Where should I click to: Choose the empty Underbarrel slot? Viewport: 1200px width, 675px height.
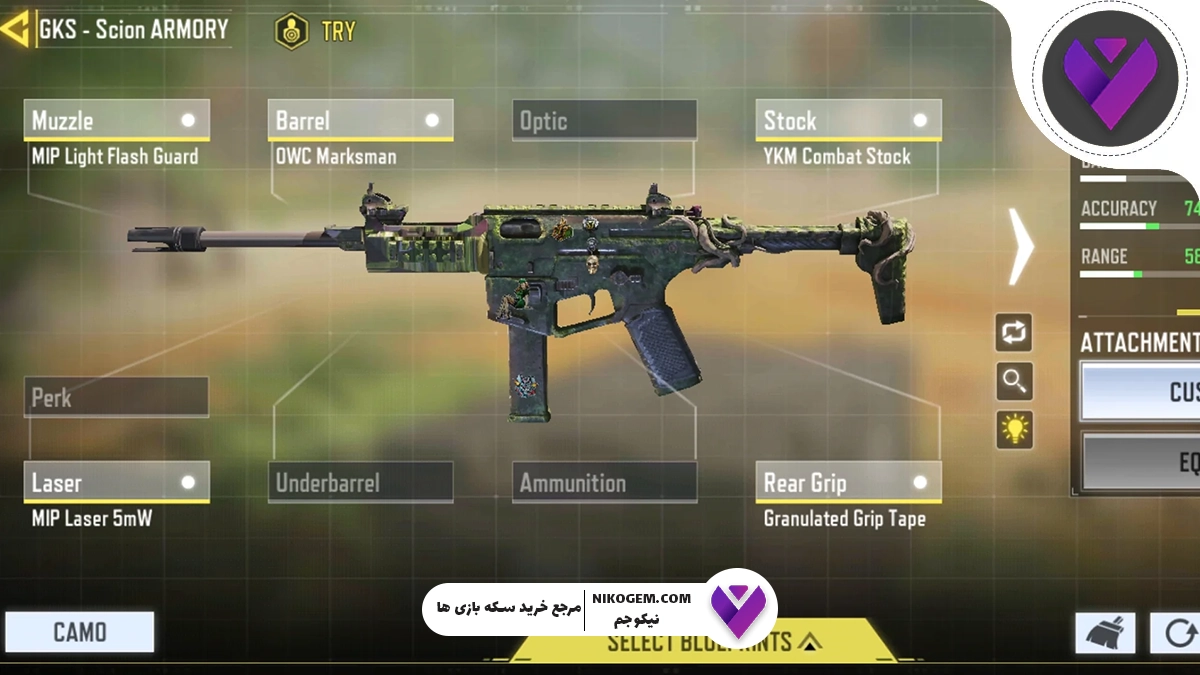[x=360, y=483]
